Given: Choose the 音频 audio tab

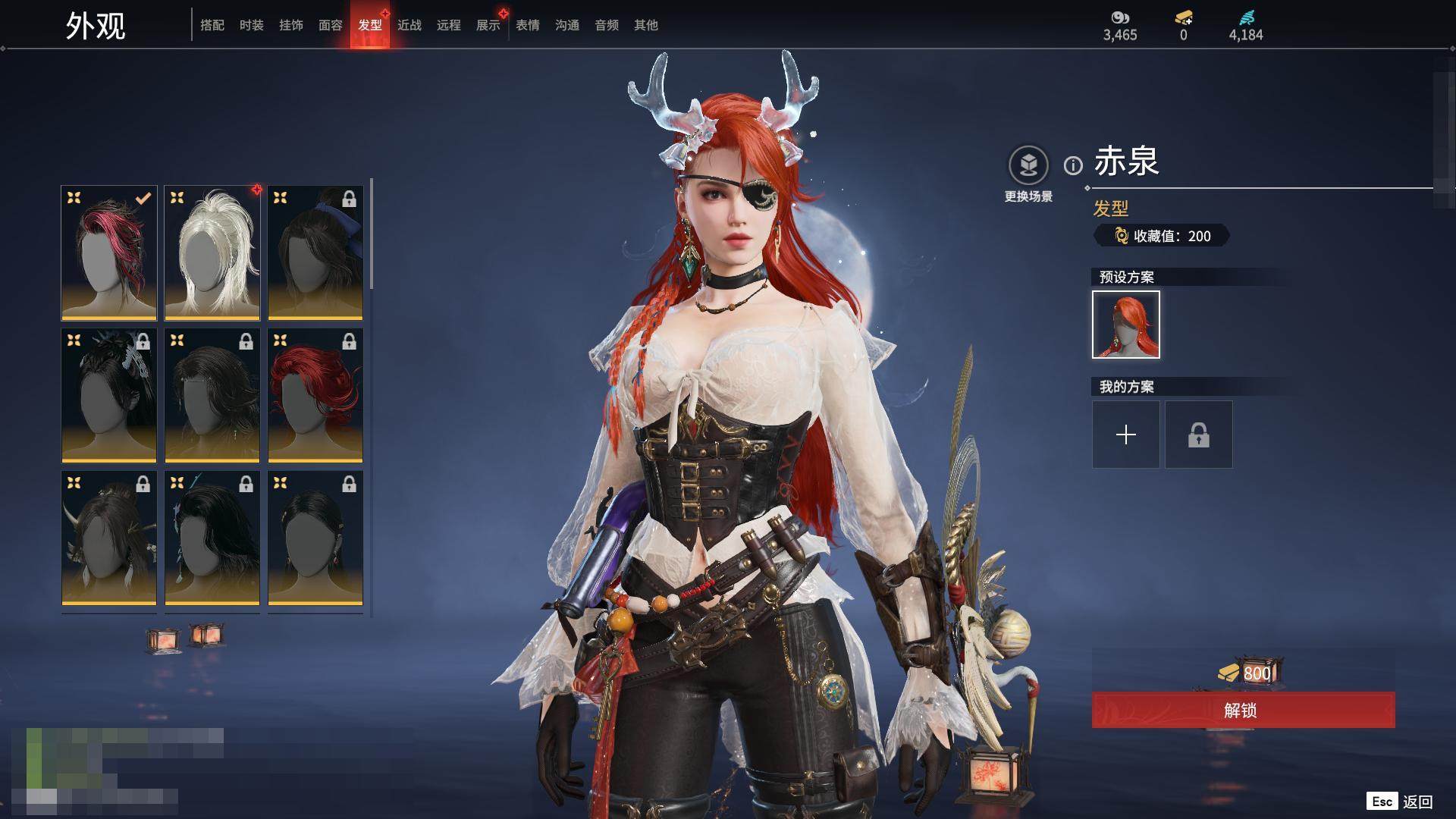Looking at the screenshot, I should coord(606,25).
